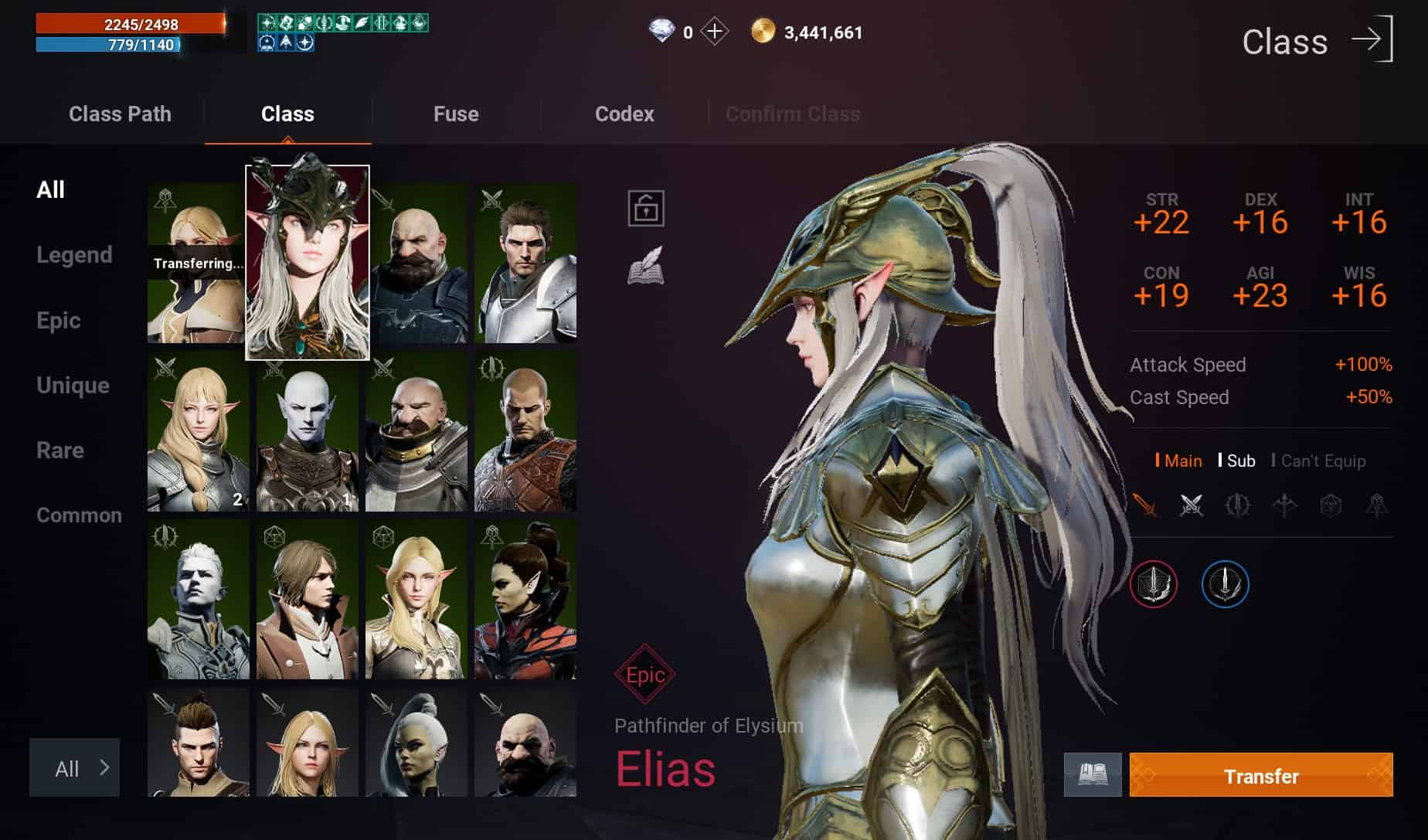Switch to the Codex tab
Image resolution: width=1428 pixels, height=840 pixels.
pyautogui.click(x=624, y=114)
